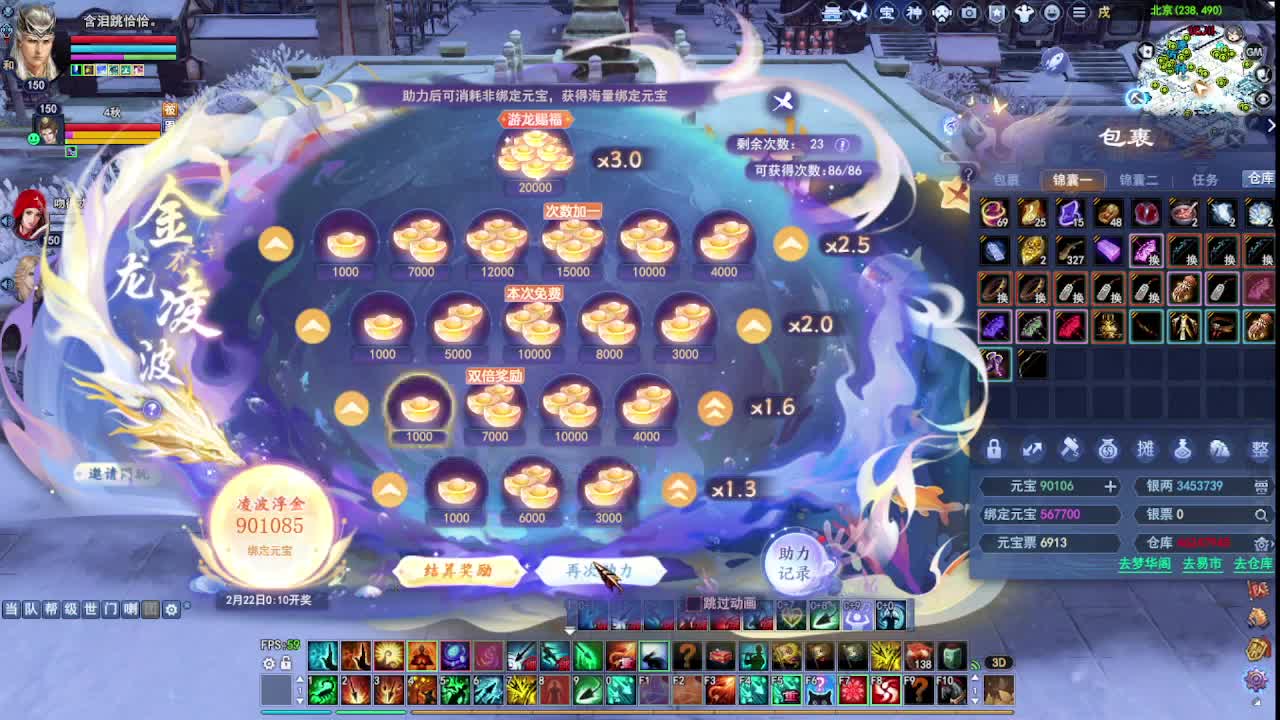Expand the arrow next to the x1.3 row
This screenshot has height=720, width=1280.
679,488
